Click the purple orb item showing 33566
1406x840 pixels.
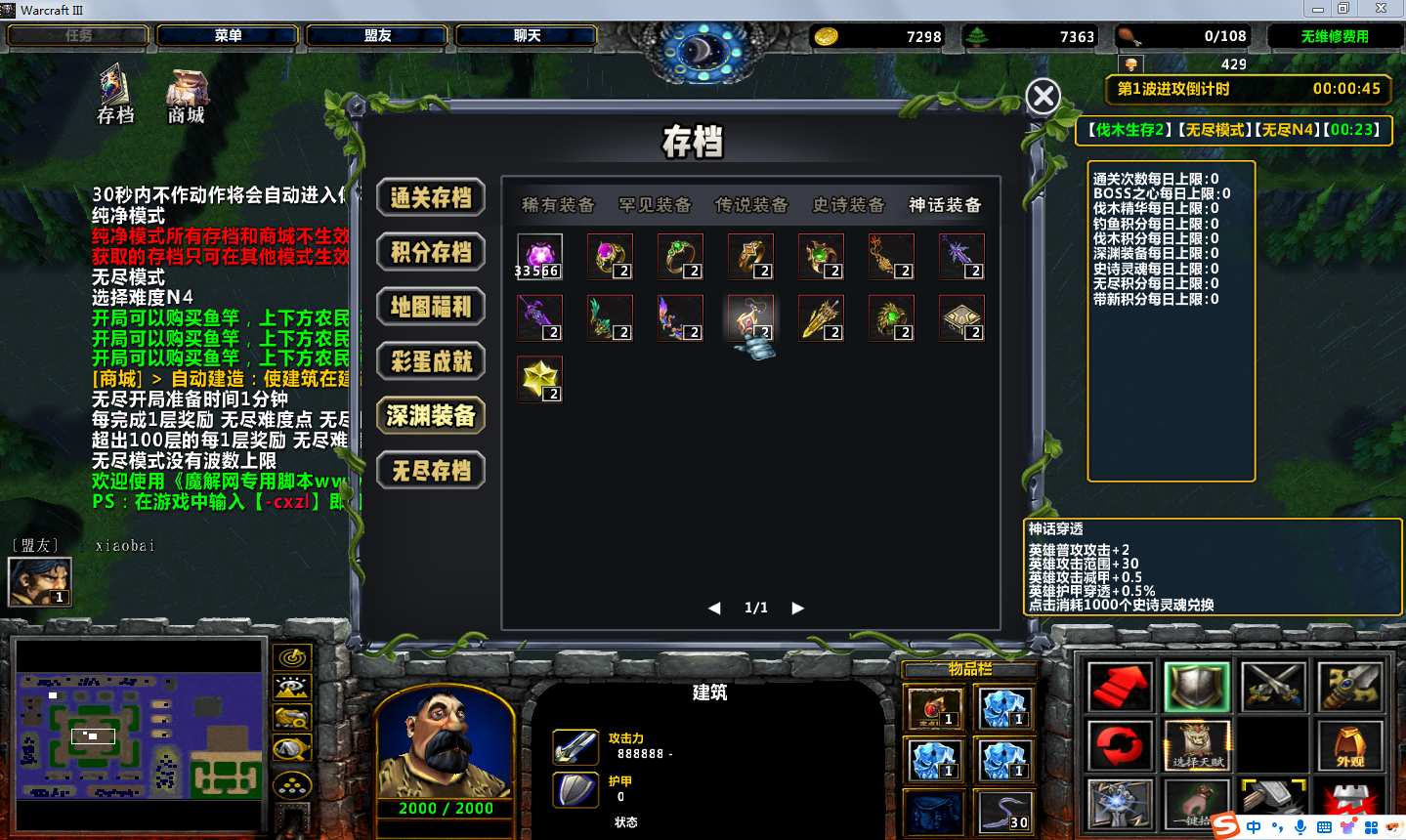click(x=539, y=256)
